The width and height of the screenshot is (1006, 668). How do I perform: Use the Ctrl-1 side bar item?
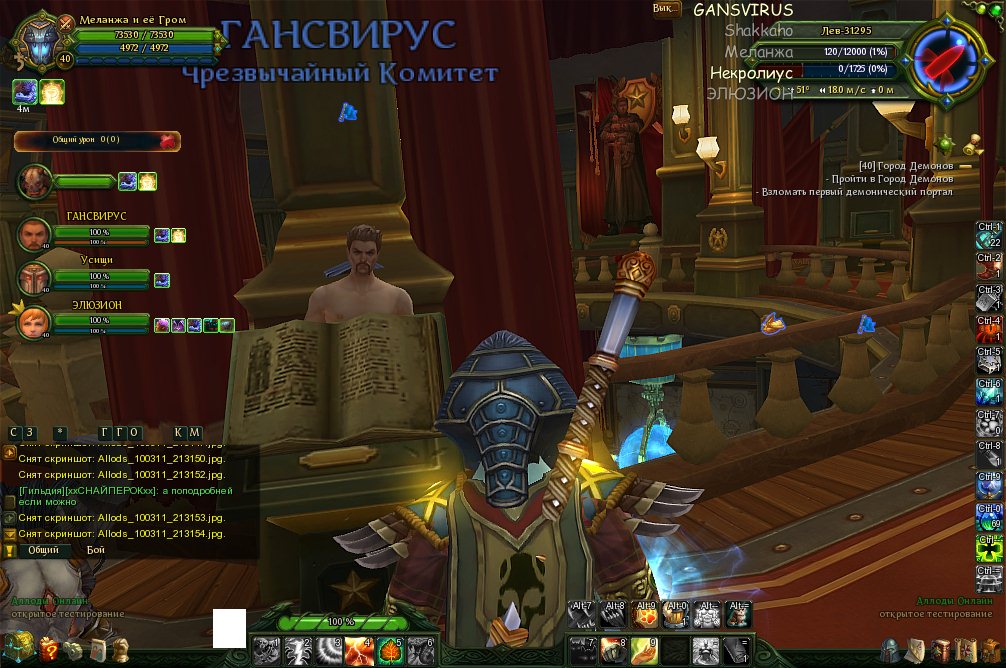click(989, 235)
